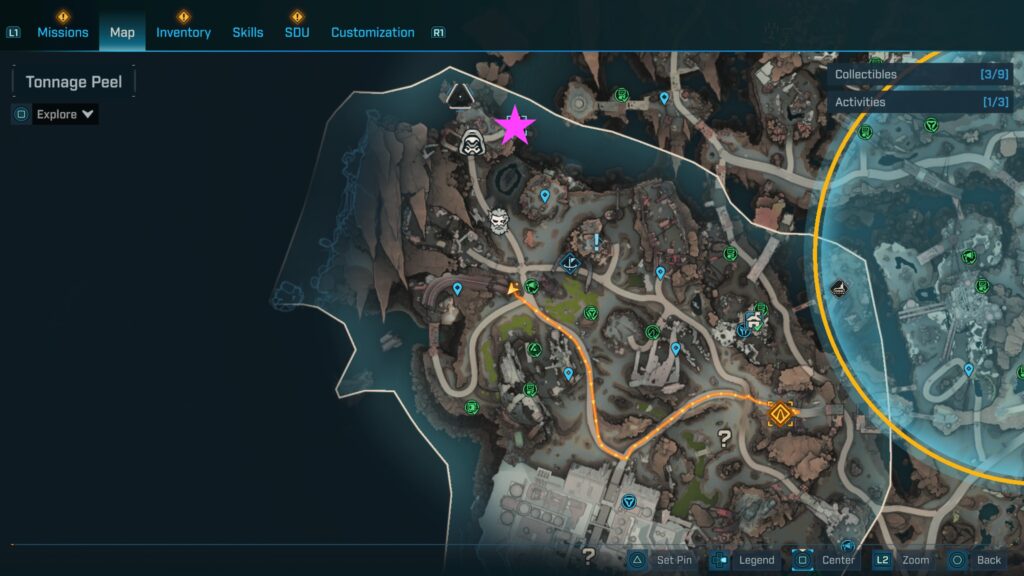Image resolution: width=1024 pixels, height=576 pixels.
Task: Open the SDU tab
Action: (x=297, y=32)
